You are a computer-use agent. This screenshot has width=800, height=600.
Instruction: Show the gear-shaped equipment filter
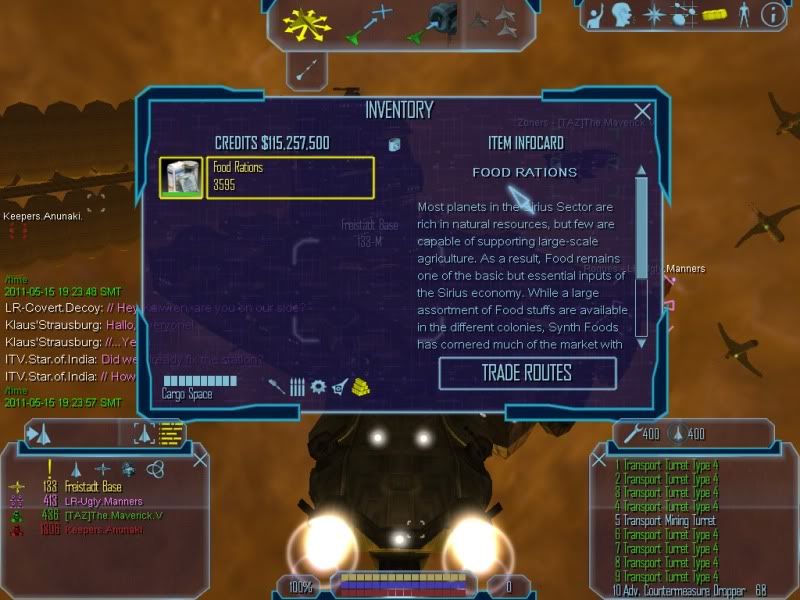coord(318,387)
